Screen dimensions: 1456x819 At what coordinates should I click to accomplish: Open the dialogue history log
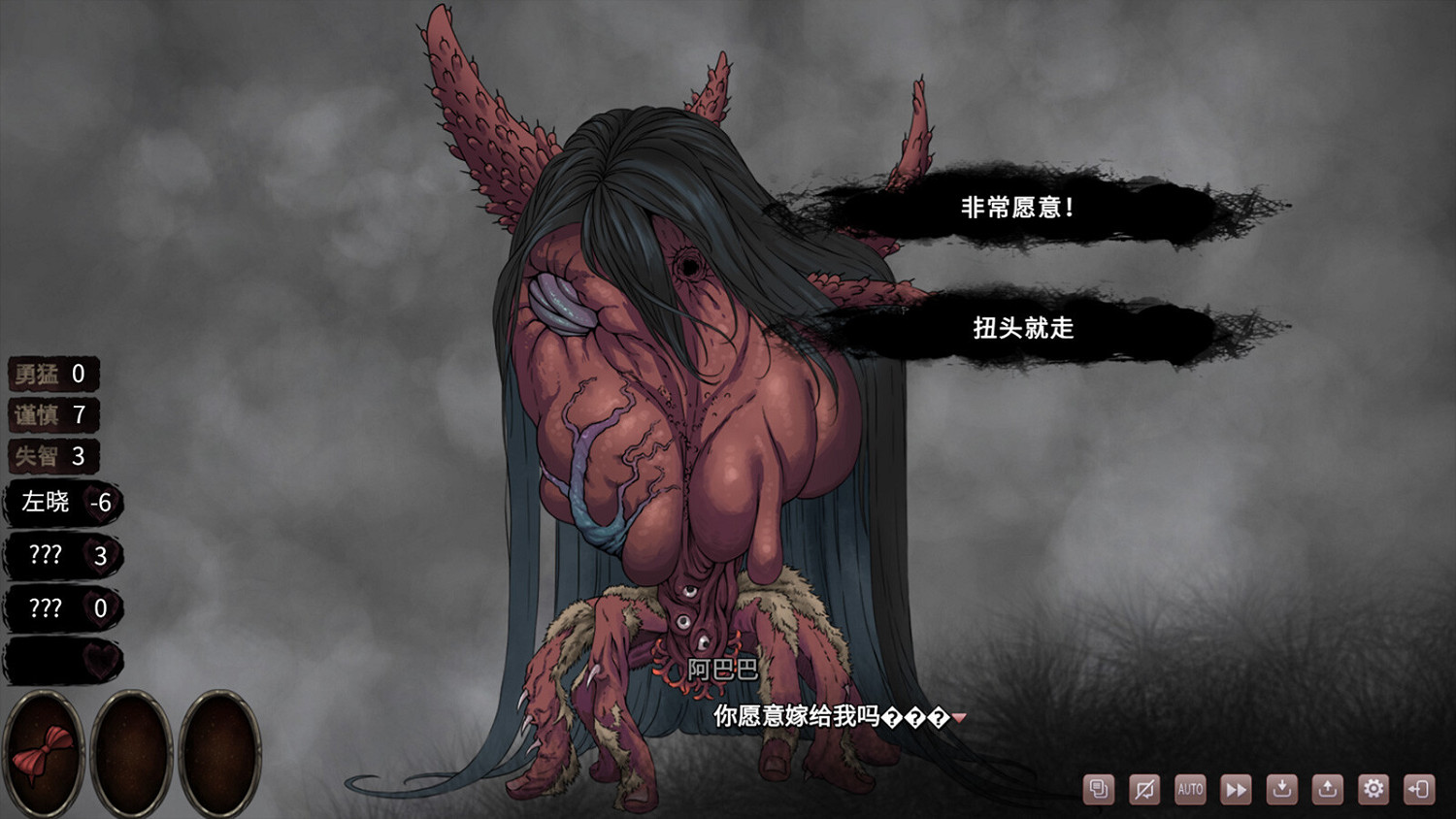click(1099, 789)
